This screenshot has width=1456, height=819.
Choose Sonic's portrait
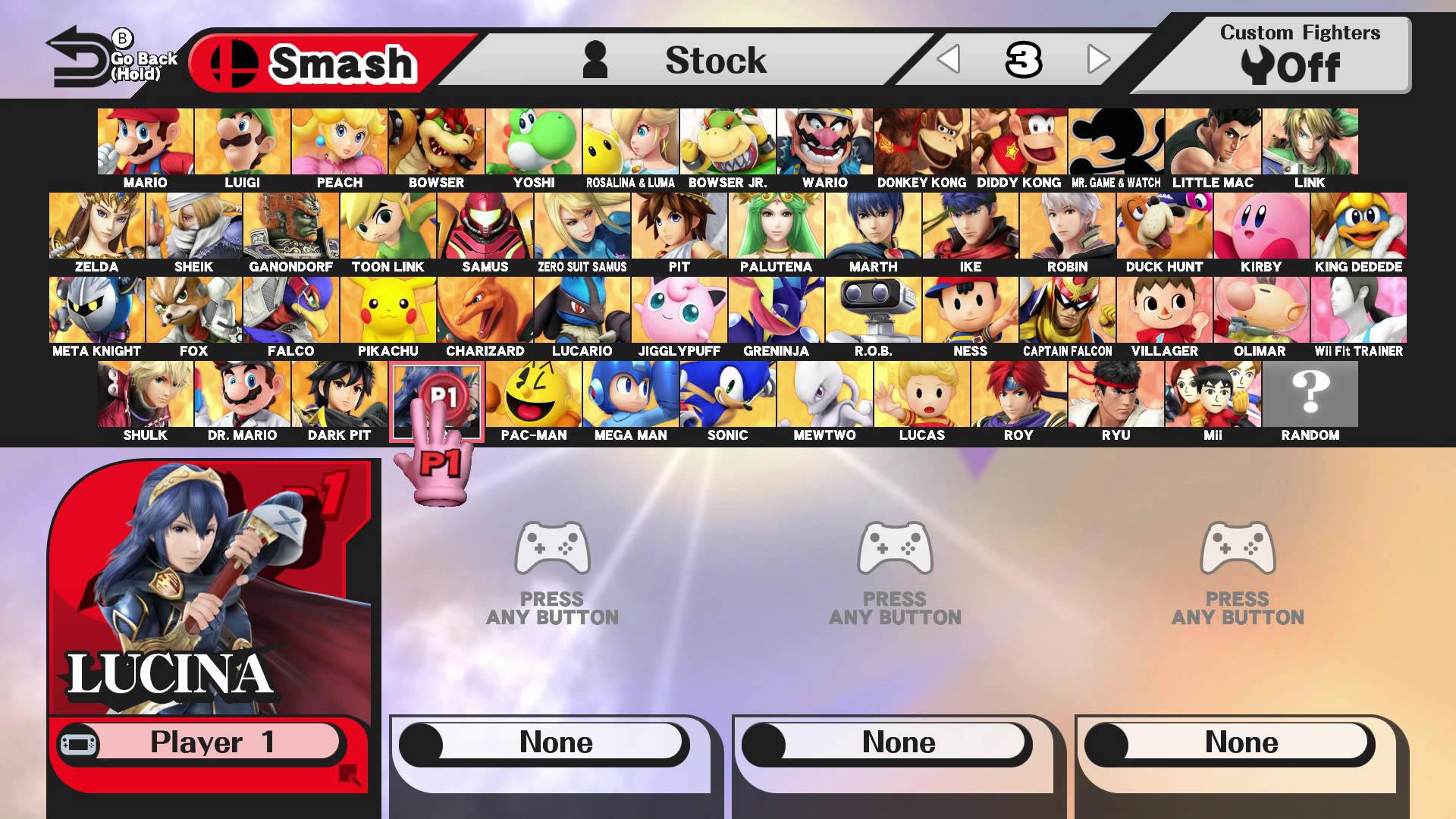click(x=729, y=394)
